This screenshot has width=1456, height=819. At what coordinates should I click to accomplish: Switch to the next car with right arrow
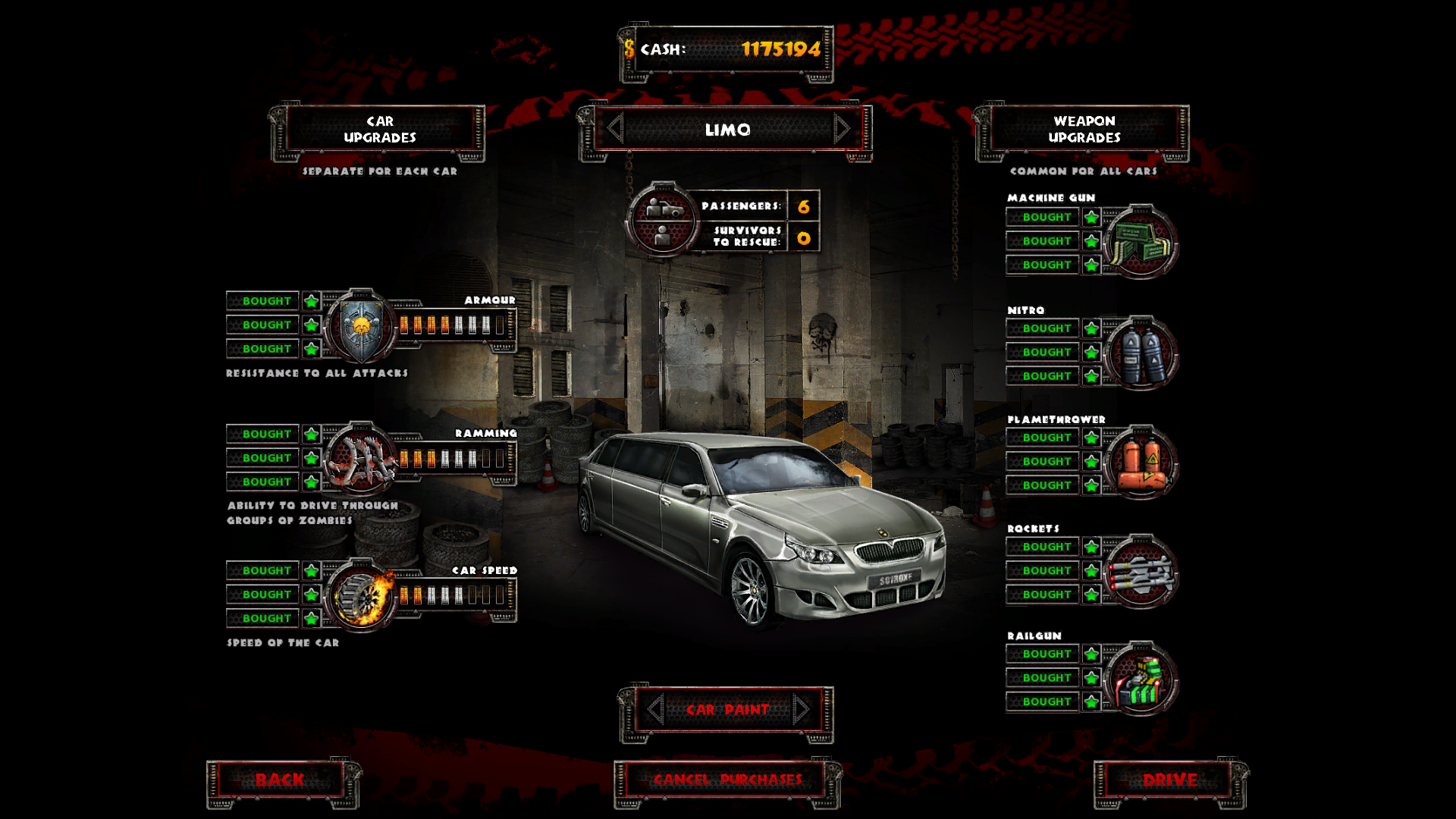(841, 129)
